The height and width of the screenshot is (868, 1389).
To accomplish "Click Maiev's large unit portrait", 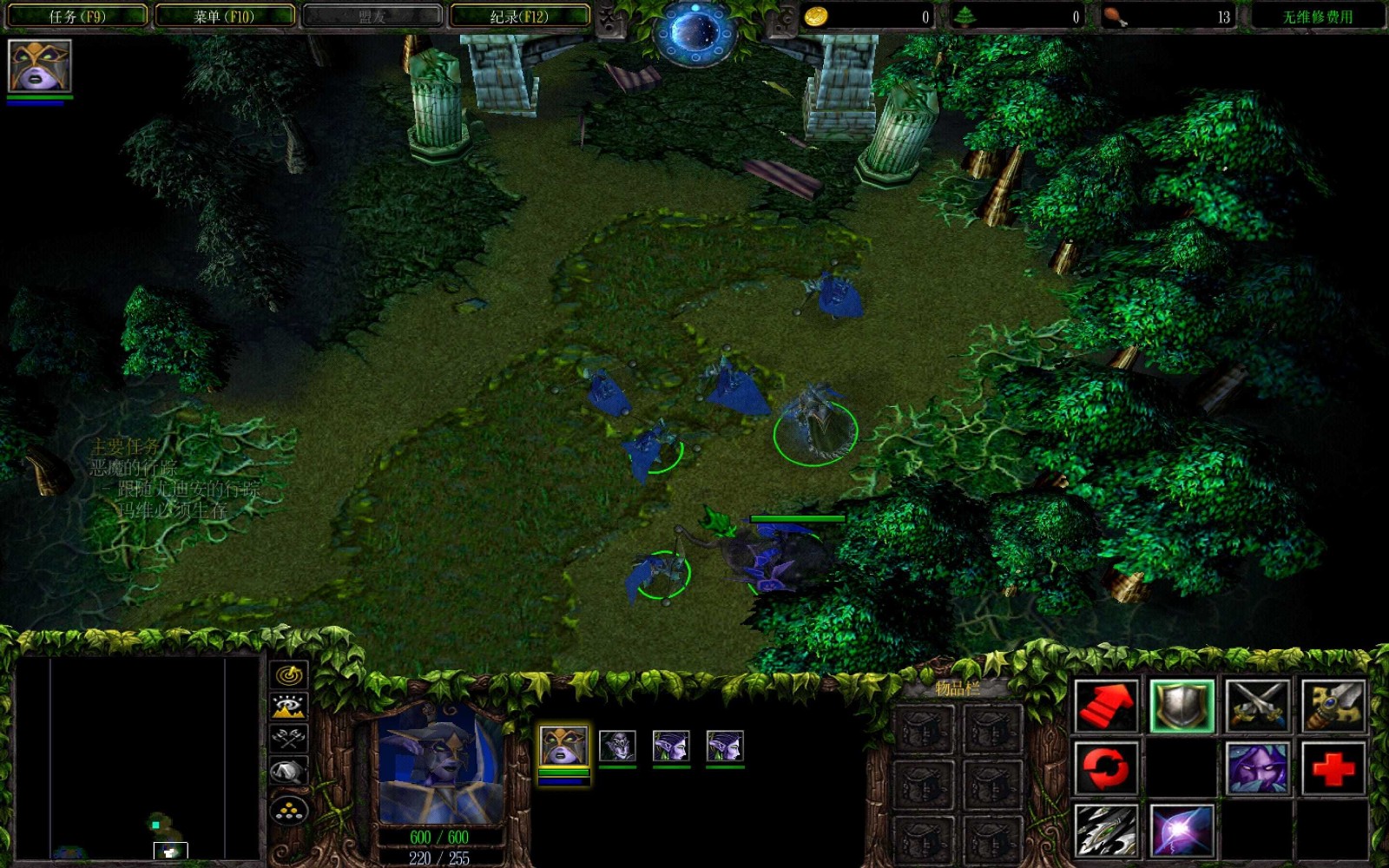I will pos(440,764).
